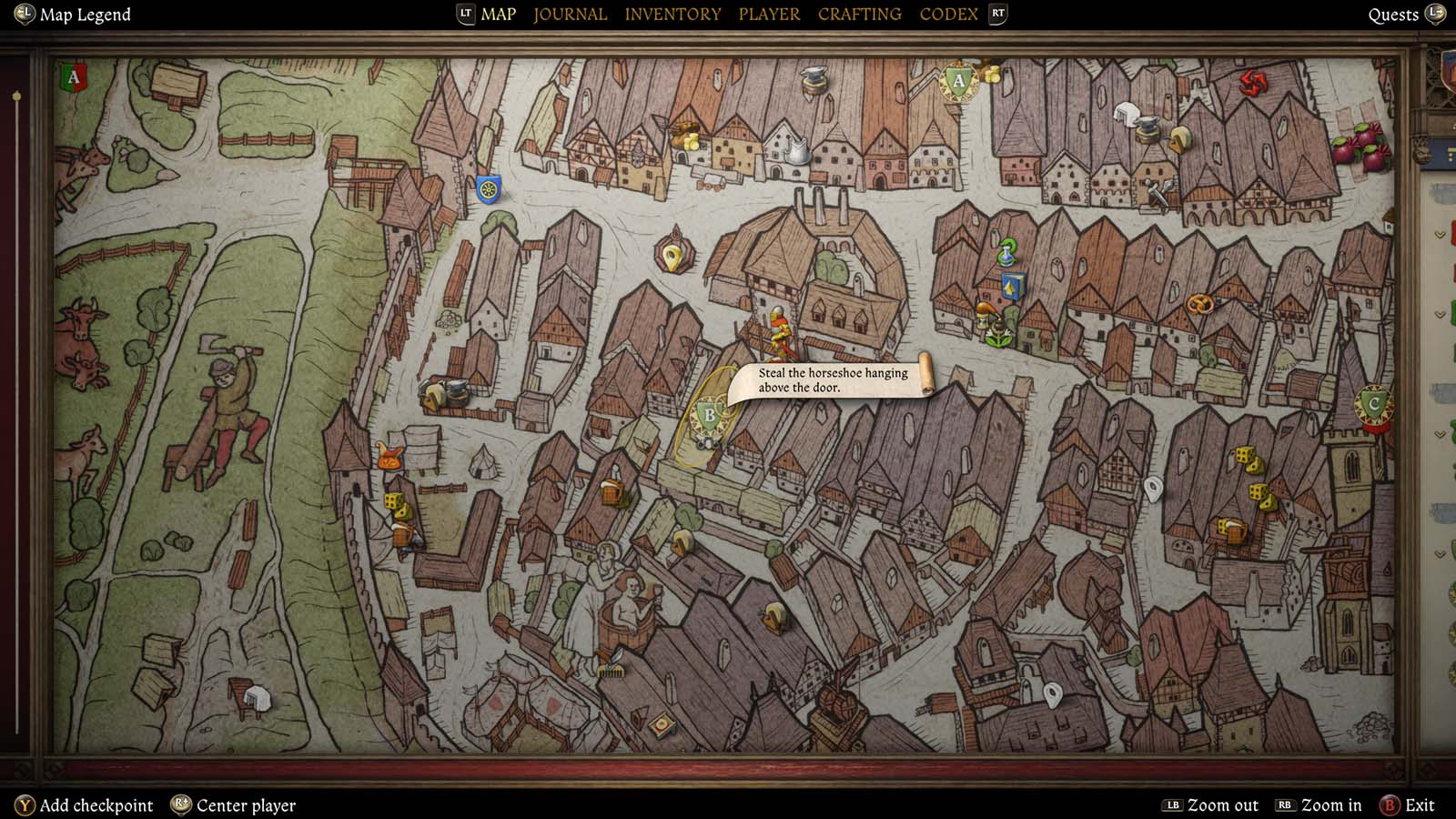Open the apothecary snake potion icon
This screenshot has width=1456, height=819.
(1006, 253)
